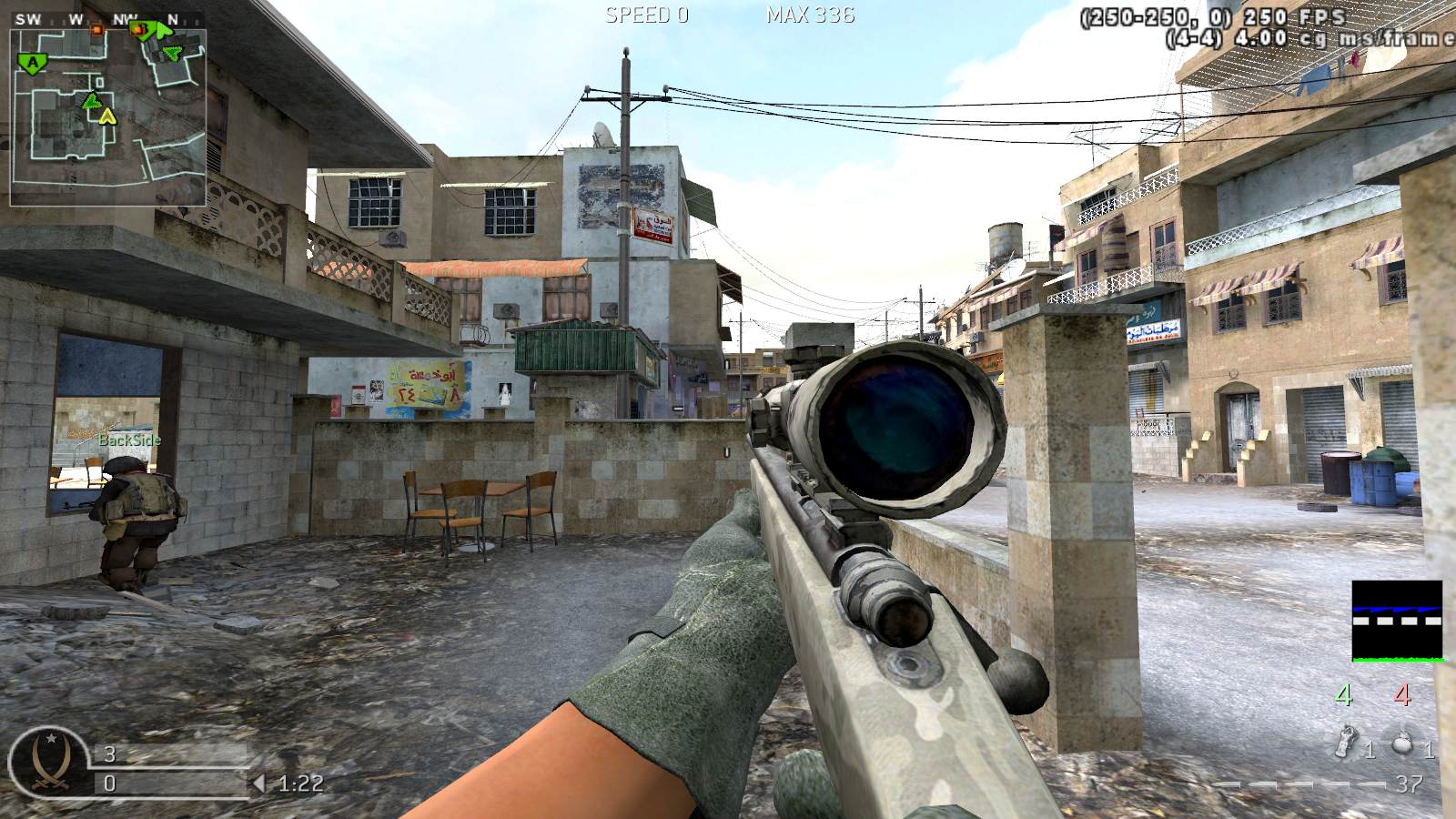This screenshot has width=1456, height=819.
Task: Click the yellow player arrow on minimap
Action: pyautogui.click(x=108, y=116)
